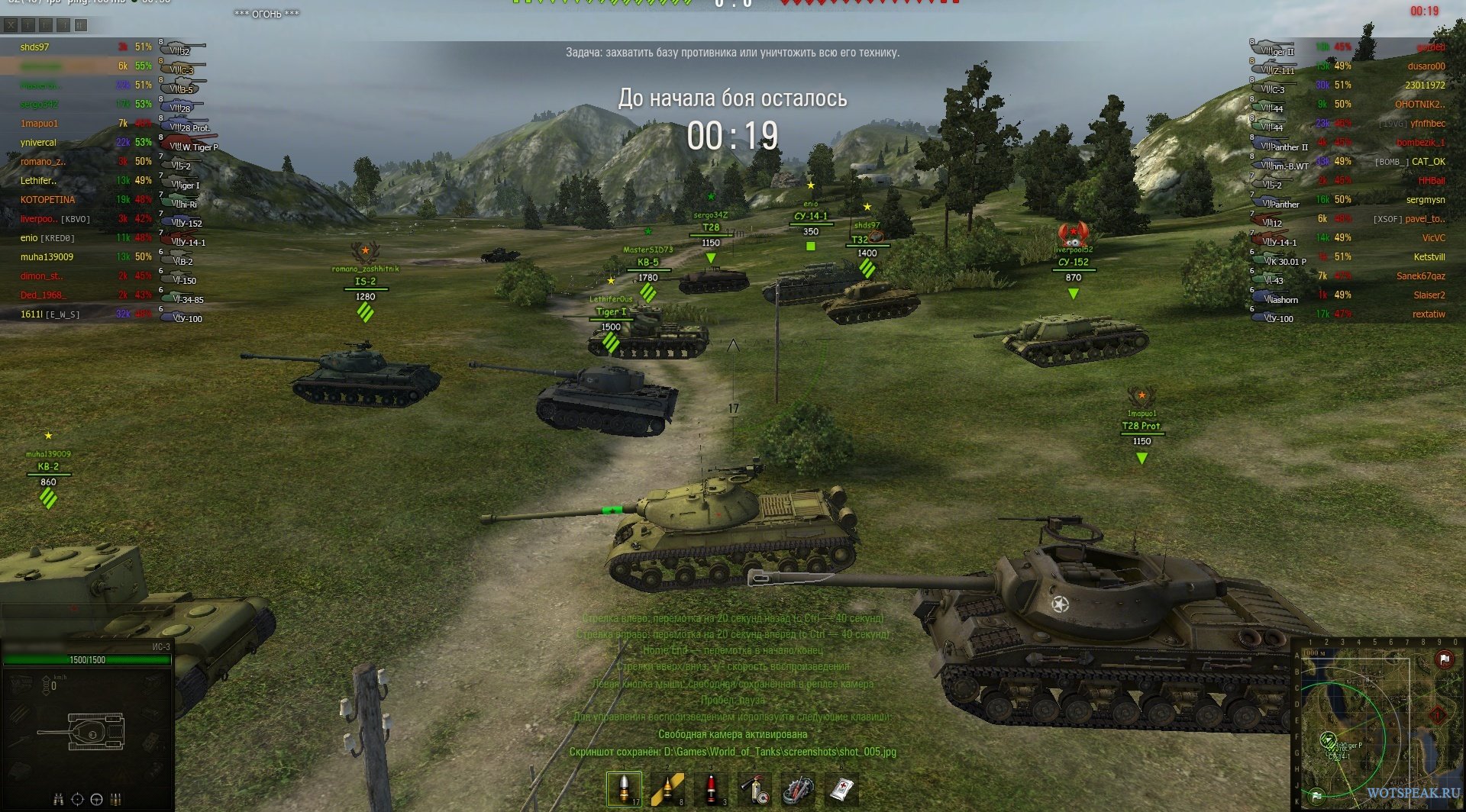Use the first aid kit consumable
This screenshot has height=812, width=1466.
841,789
